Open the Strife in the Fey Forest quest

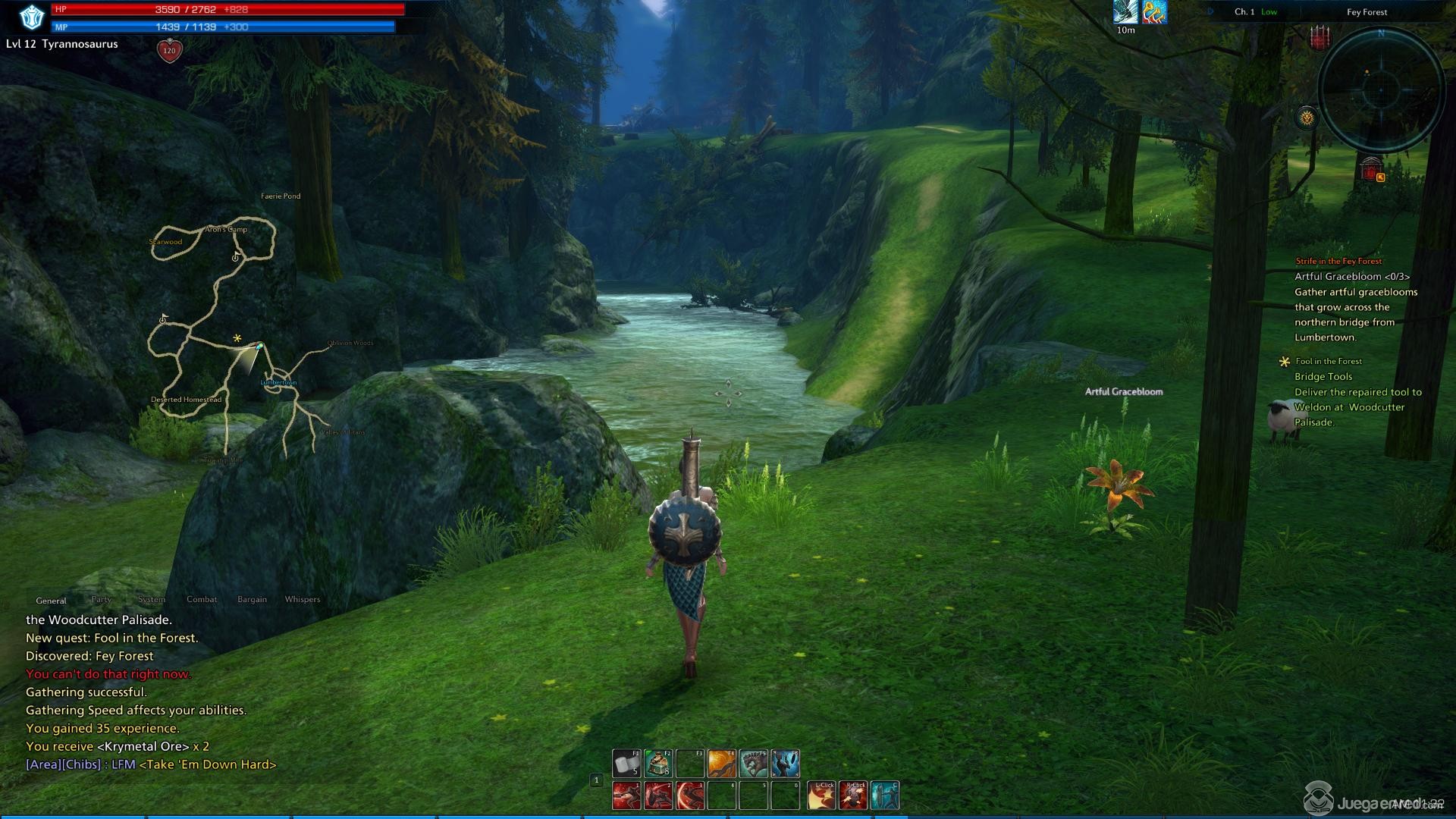point(1338,261)
